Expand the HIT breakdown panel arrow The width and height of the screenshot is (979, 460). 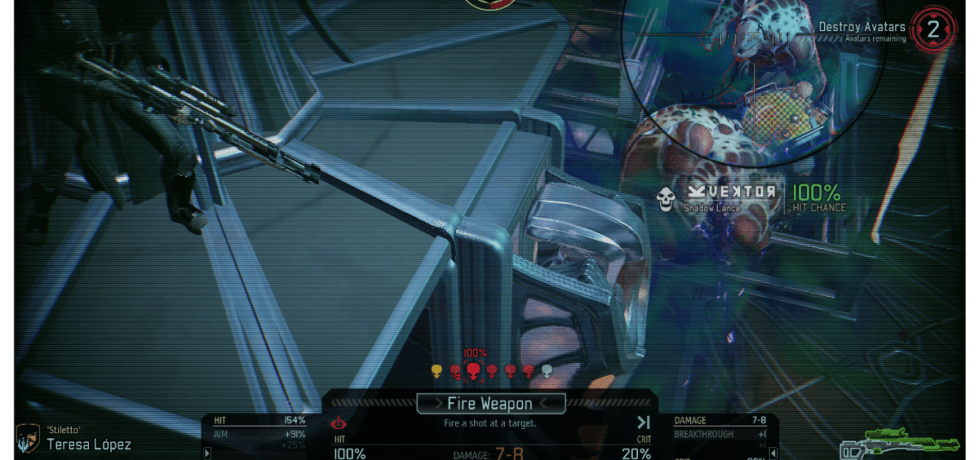(x=207, y=452)
